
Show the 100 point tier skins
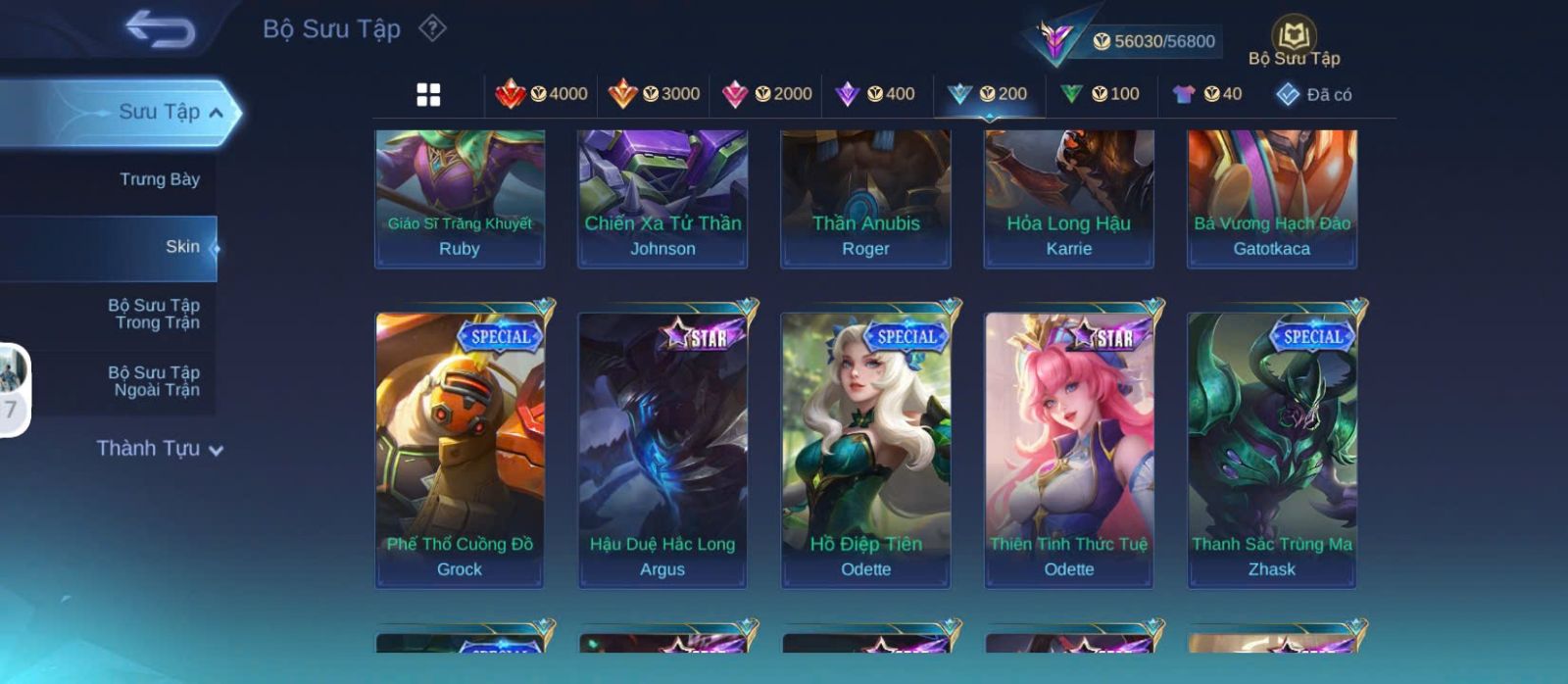pos(1101,94)
